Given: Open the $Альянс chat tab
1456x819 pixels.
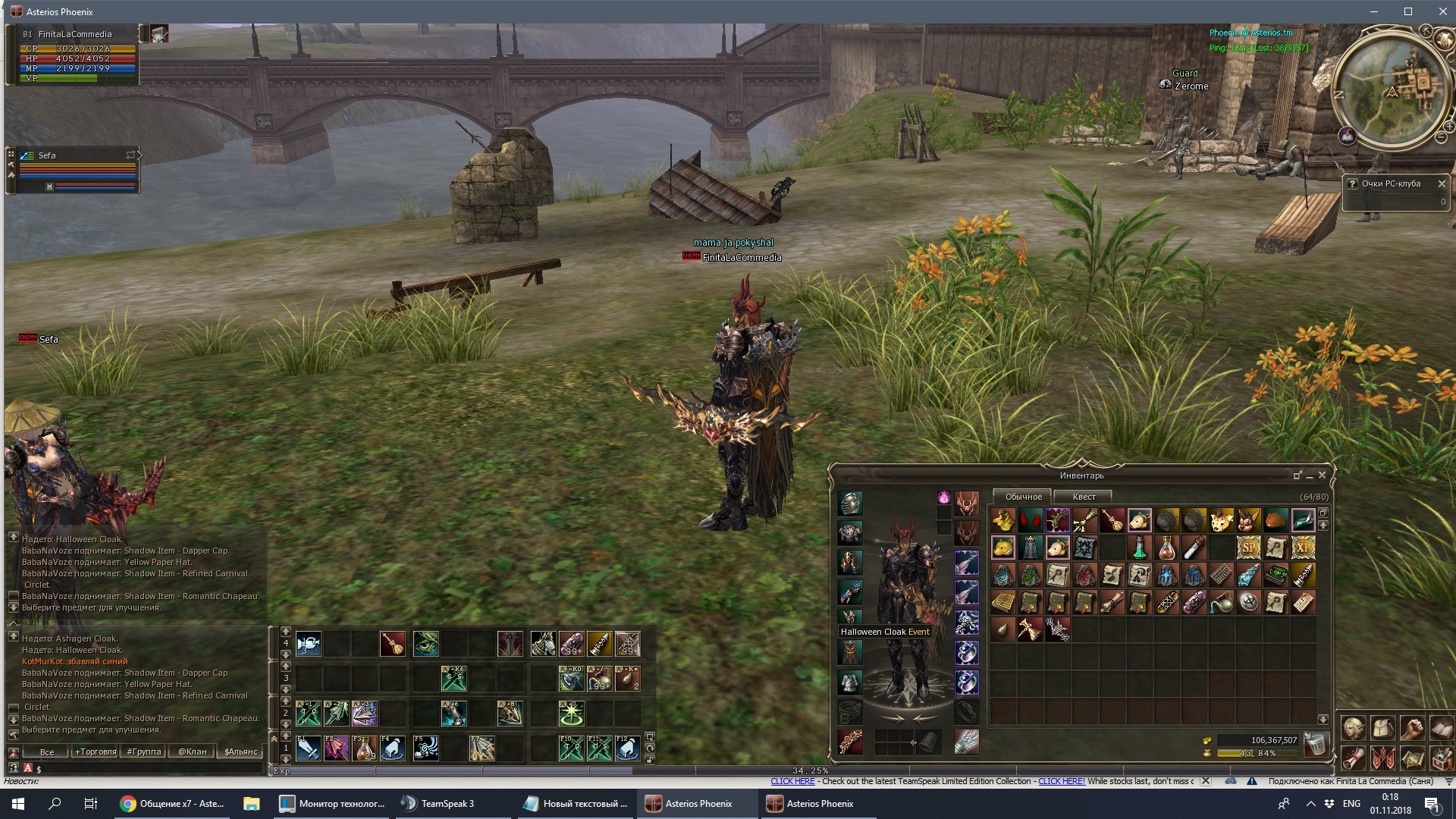Looking at the screenshot, I should 241,752.
